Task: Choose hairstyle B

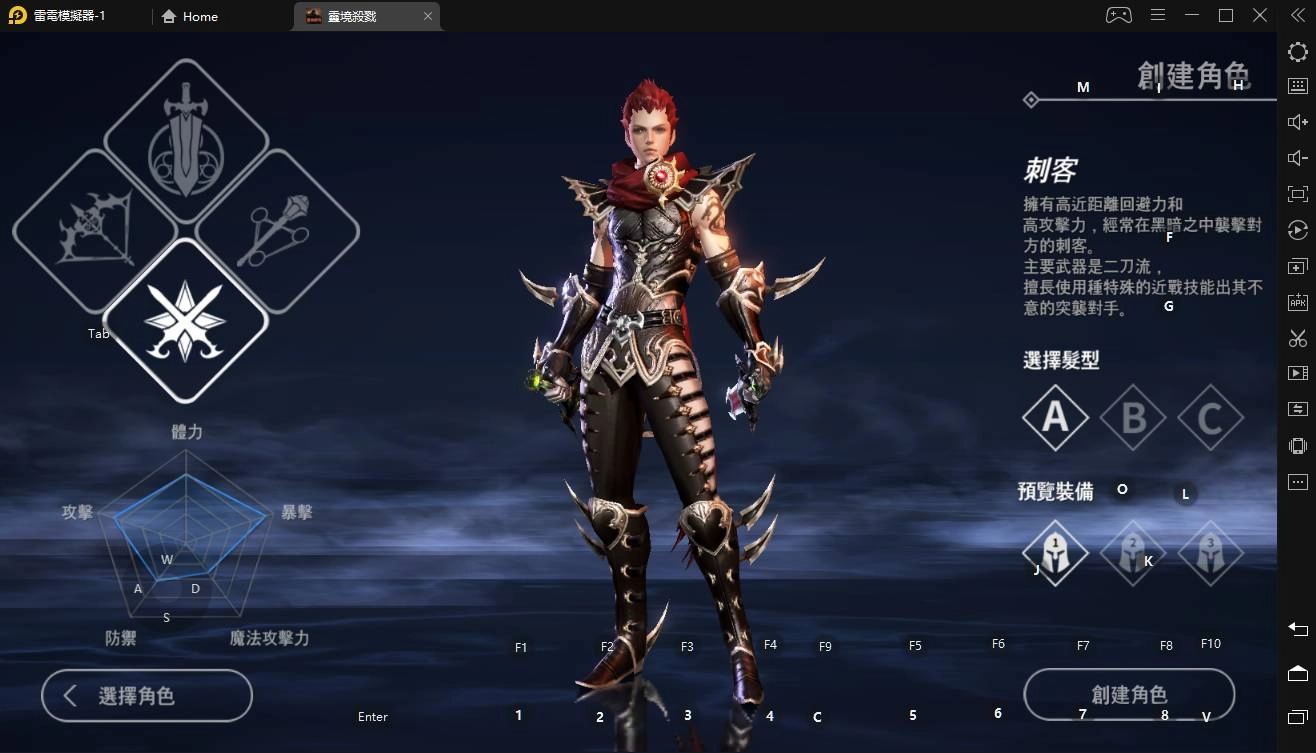Action: point(1133,417)
